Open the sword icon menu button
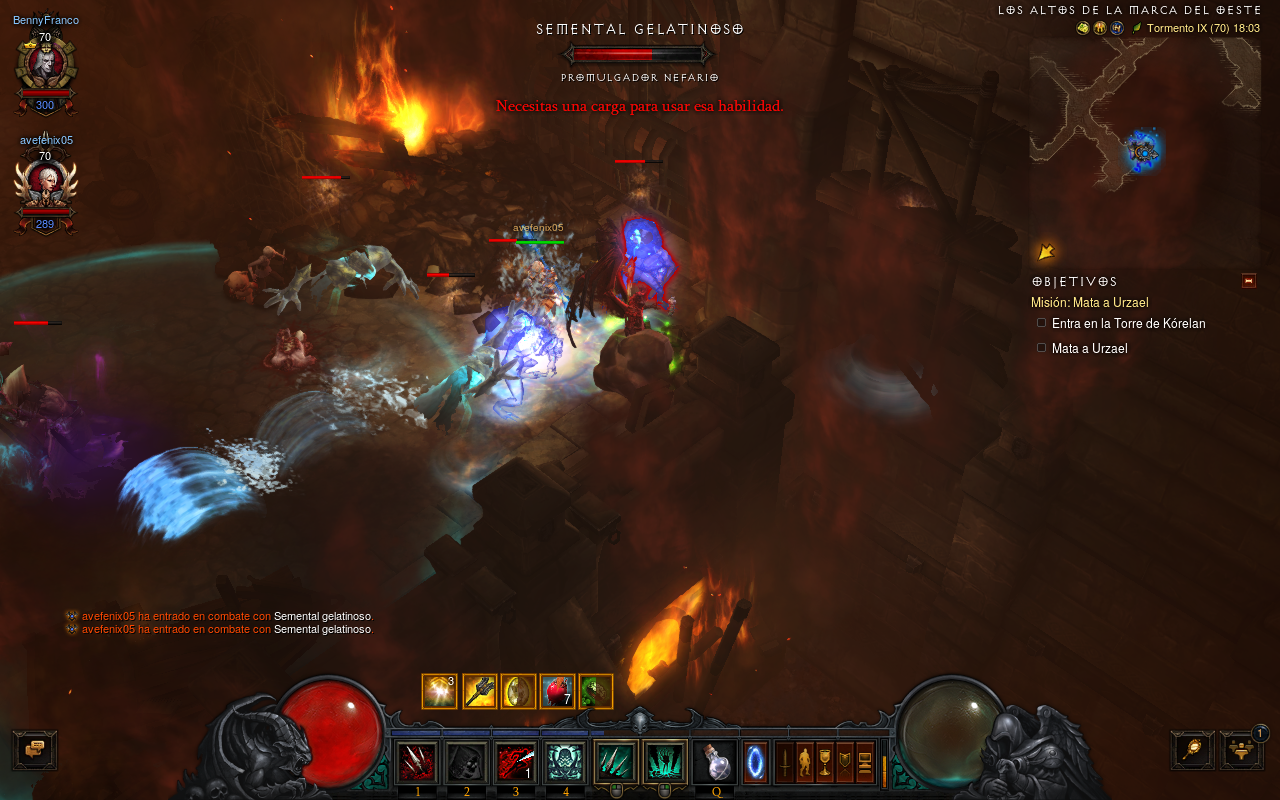 (786, 763)
